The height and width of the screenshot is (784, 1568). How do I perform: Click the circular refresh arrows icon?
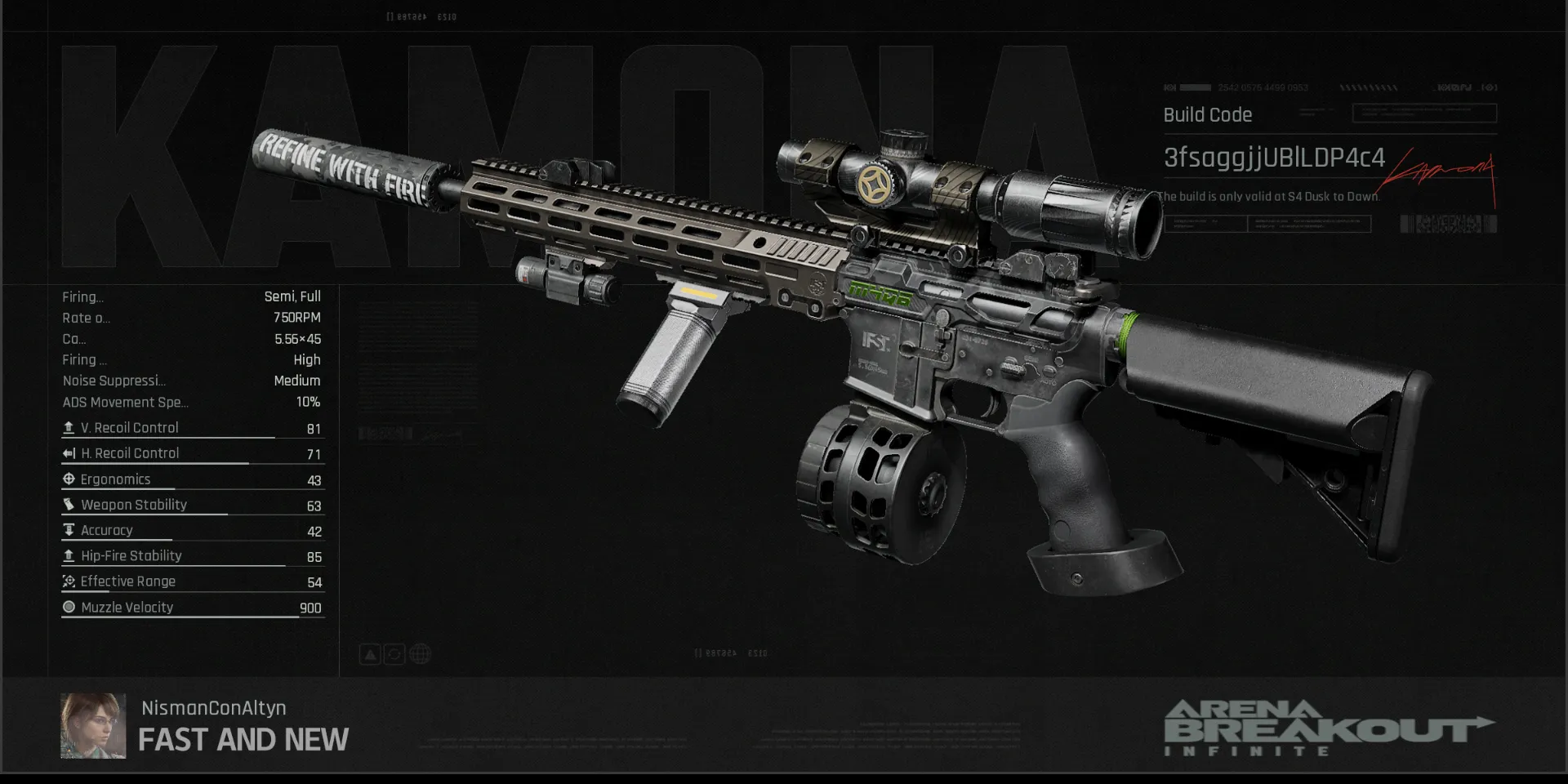click(x=394, y=654)
